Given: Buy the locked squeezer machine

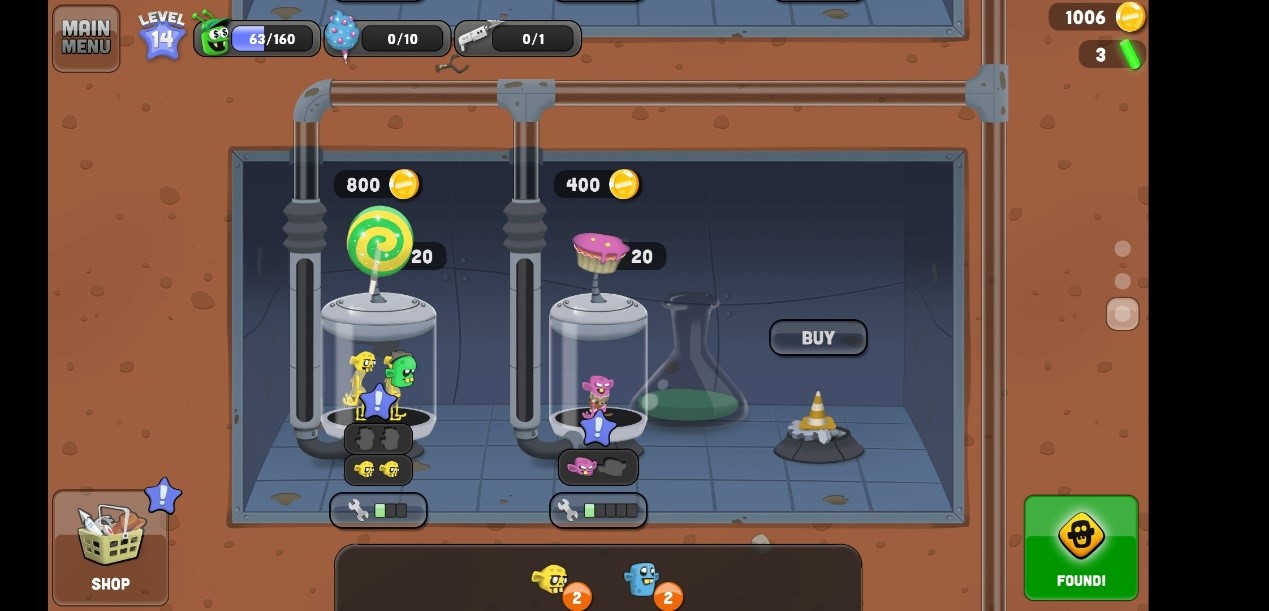Looking at the screenshot, I should coord(817,338).
